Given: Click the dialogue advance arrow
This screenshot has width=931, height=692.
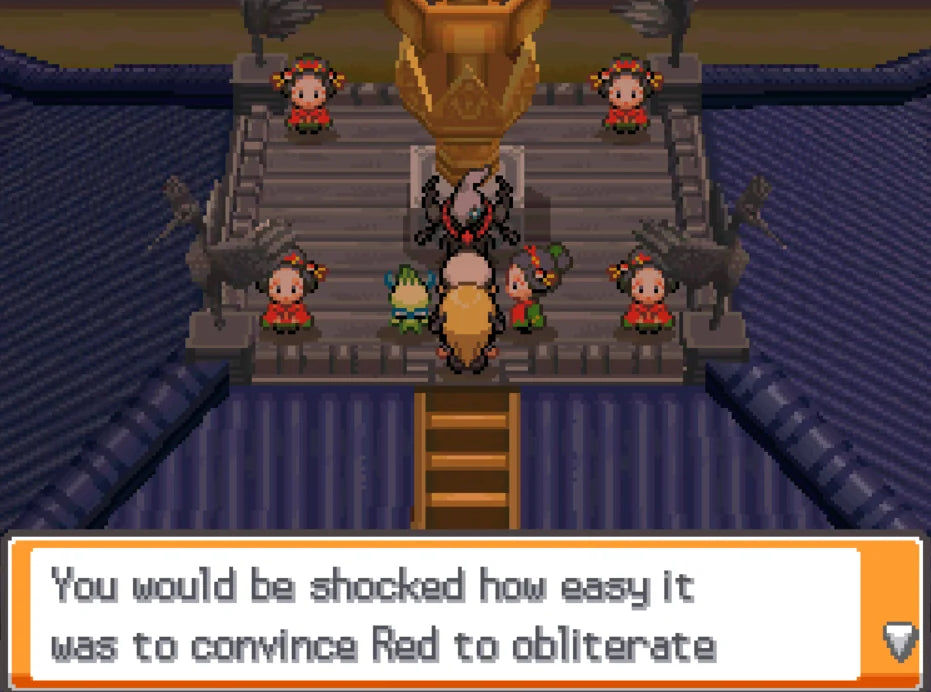Looking at the screenshot, I should [899, 641].
